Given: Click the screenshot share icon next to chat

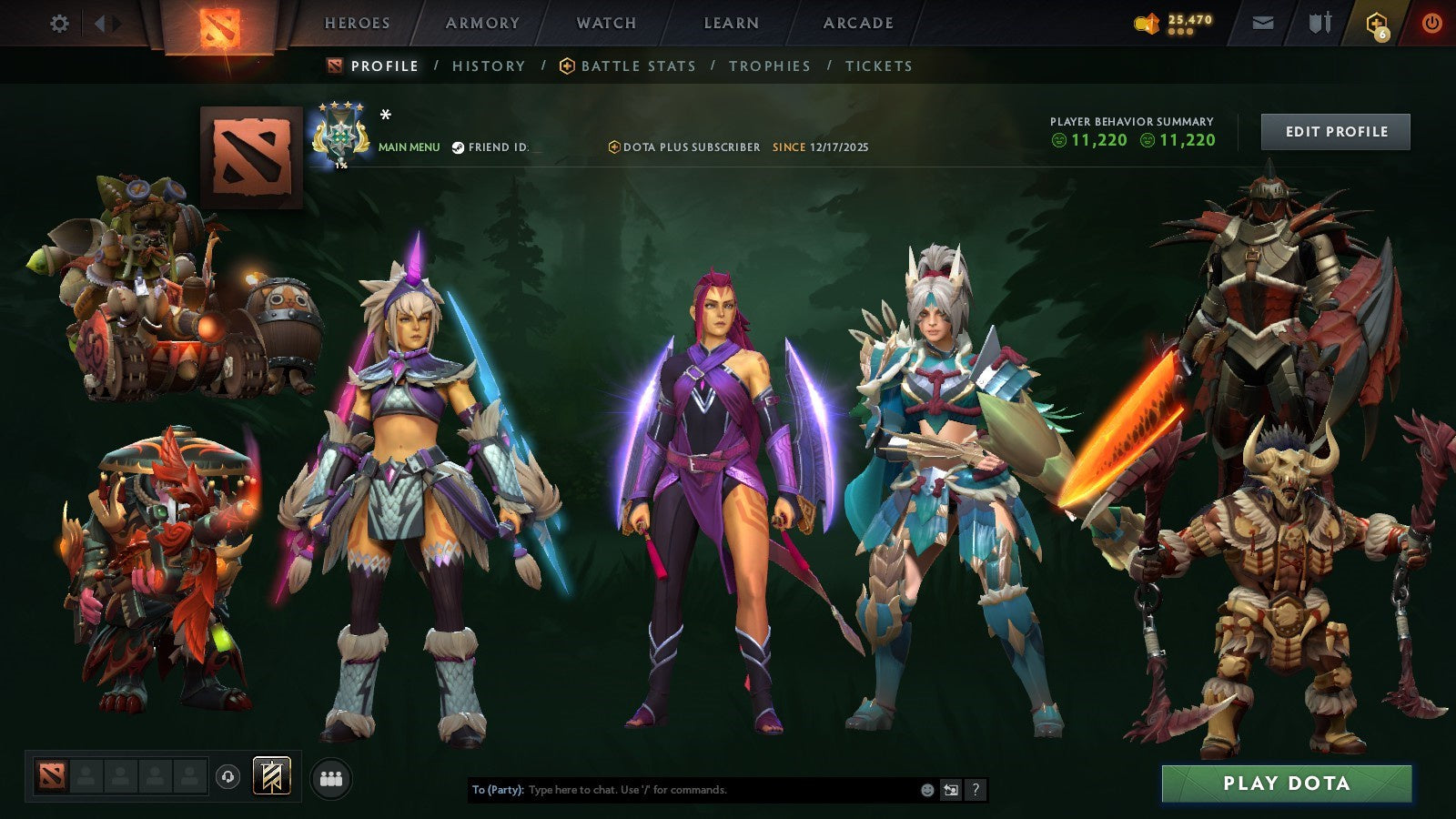Looking at the screenshot, I should pos(949,791).
